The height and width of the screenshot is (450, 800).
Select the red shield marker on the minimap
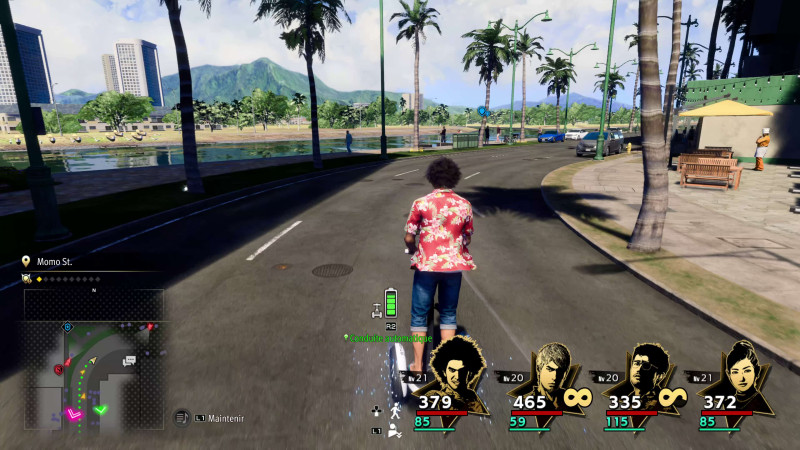point(59,369)
